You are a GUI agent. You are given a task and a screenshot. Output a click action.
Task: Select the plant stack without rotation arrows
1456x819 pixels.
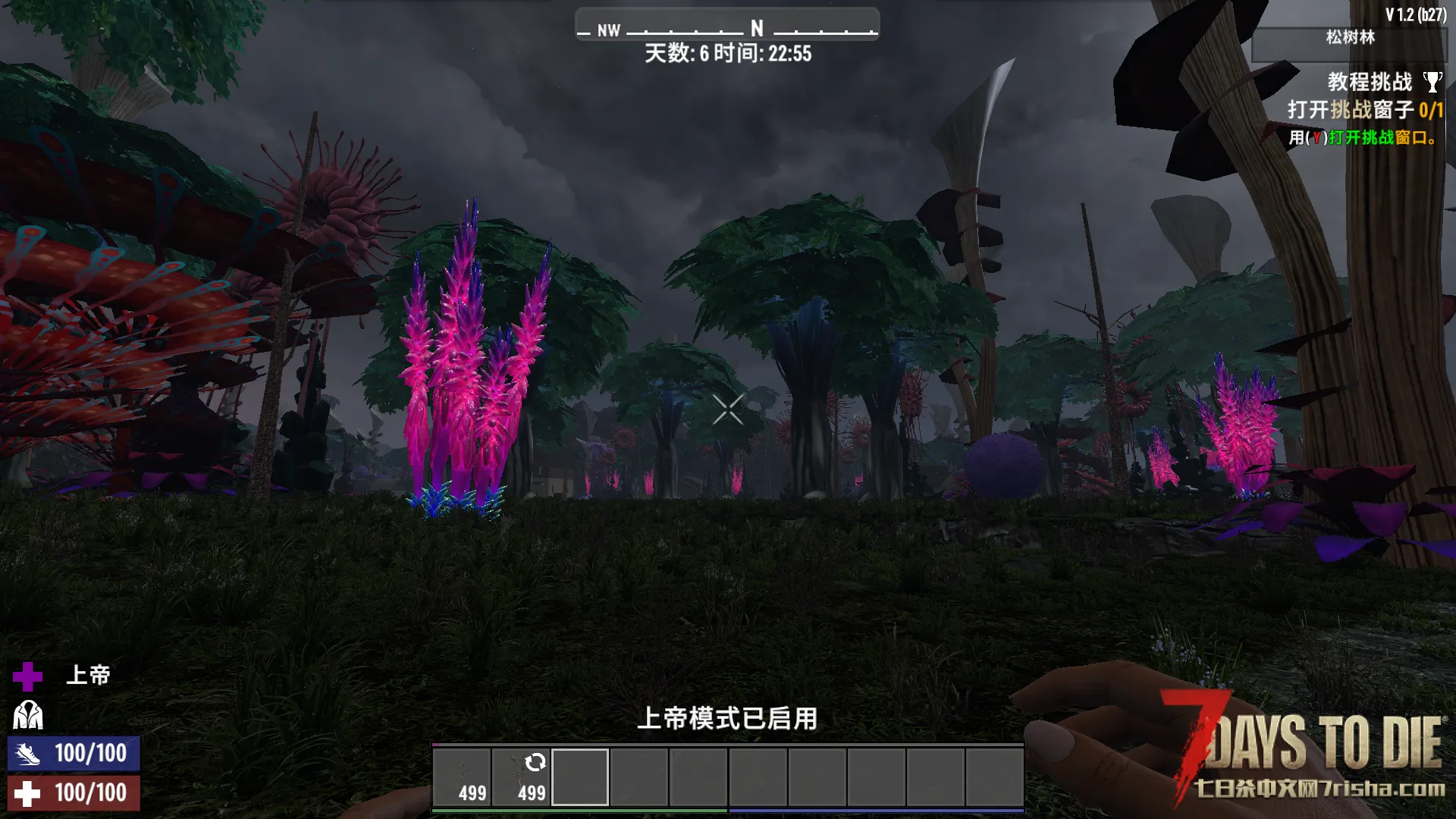point(462,777)
